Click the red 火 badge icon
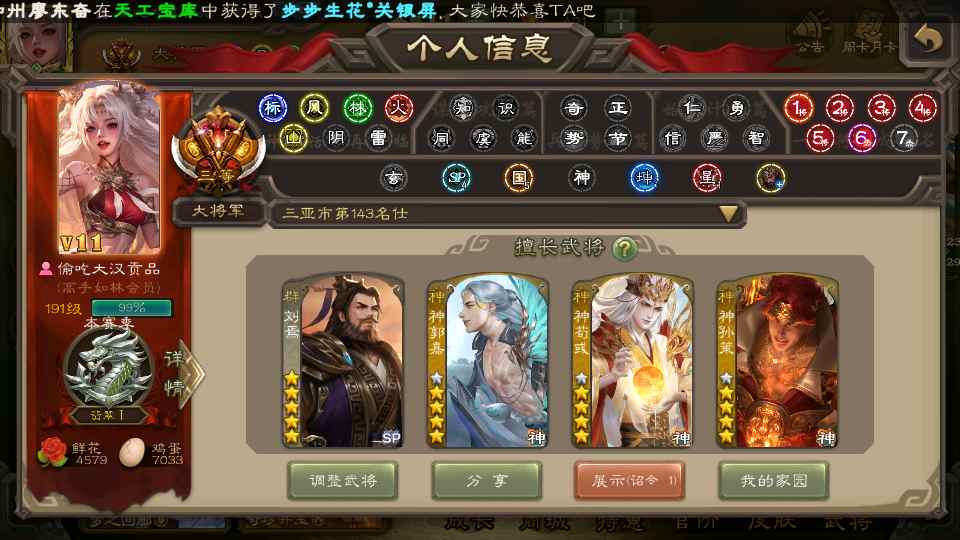Viewport: 960px width, 540px height. pyautogui.click(x=399, y=108)
